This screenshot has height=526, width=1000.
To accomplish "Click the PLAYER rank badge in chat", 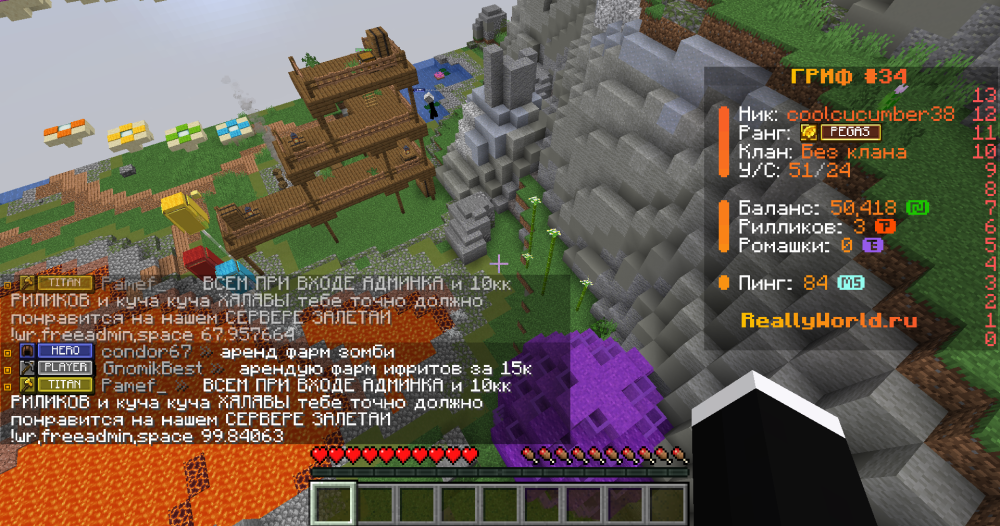I will coord(65,369).
